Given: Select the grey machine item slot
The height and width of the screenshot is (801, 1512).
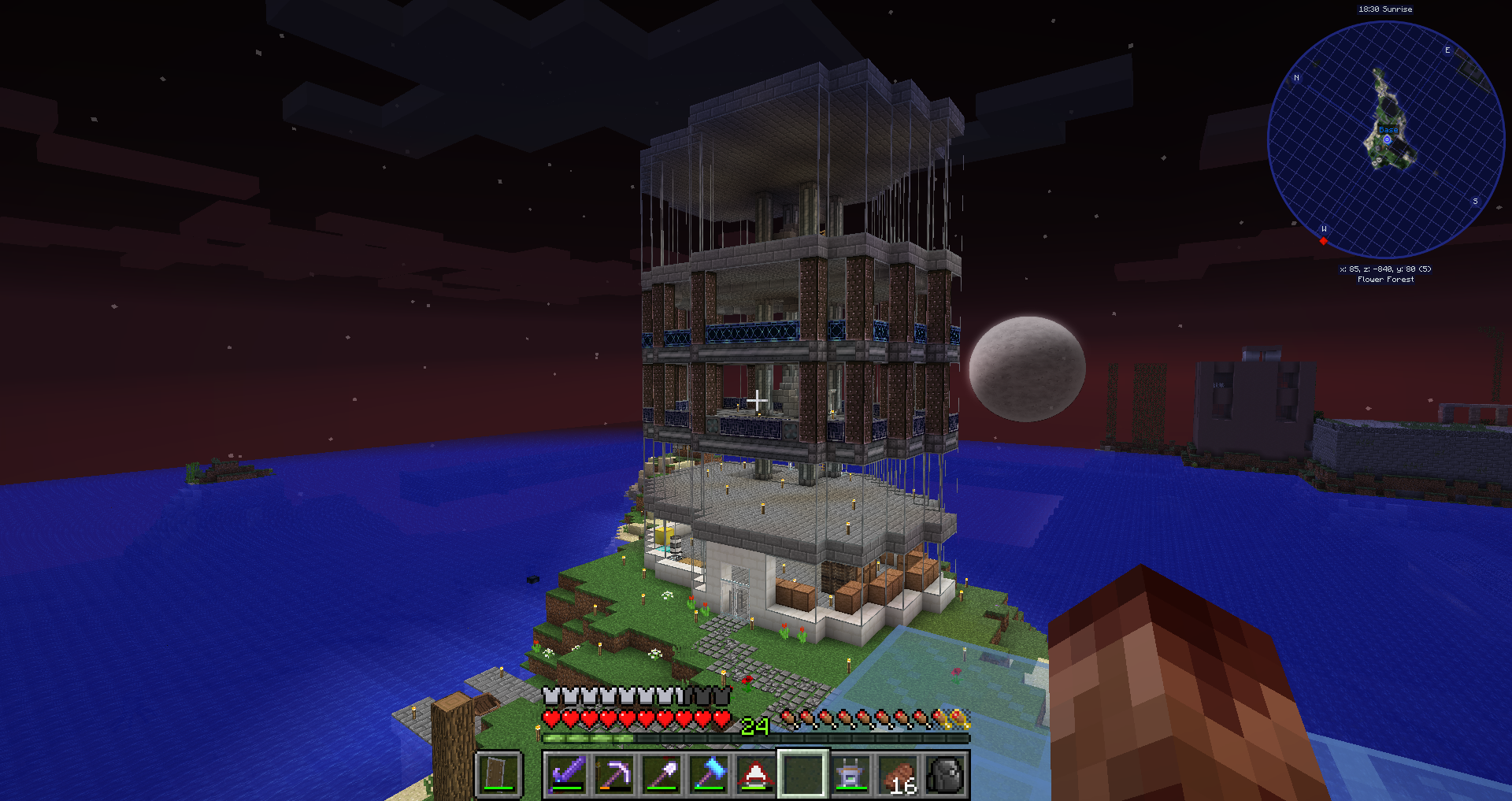Looking at the screenshot, I should point(850,773).
